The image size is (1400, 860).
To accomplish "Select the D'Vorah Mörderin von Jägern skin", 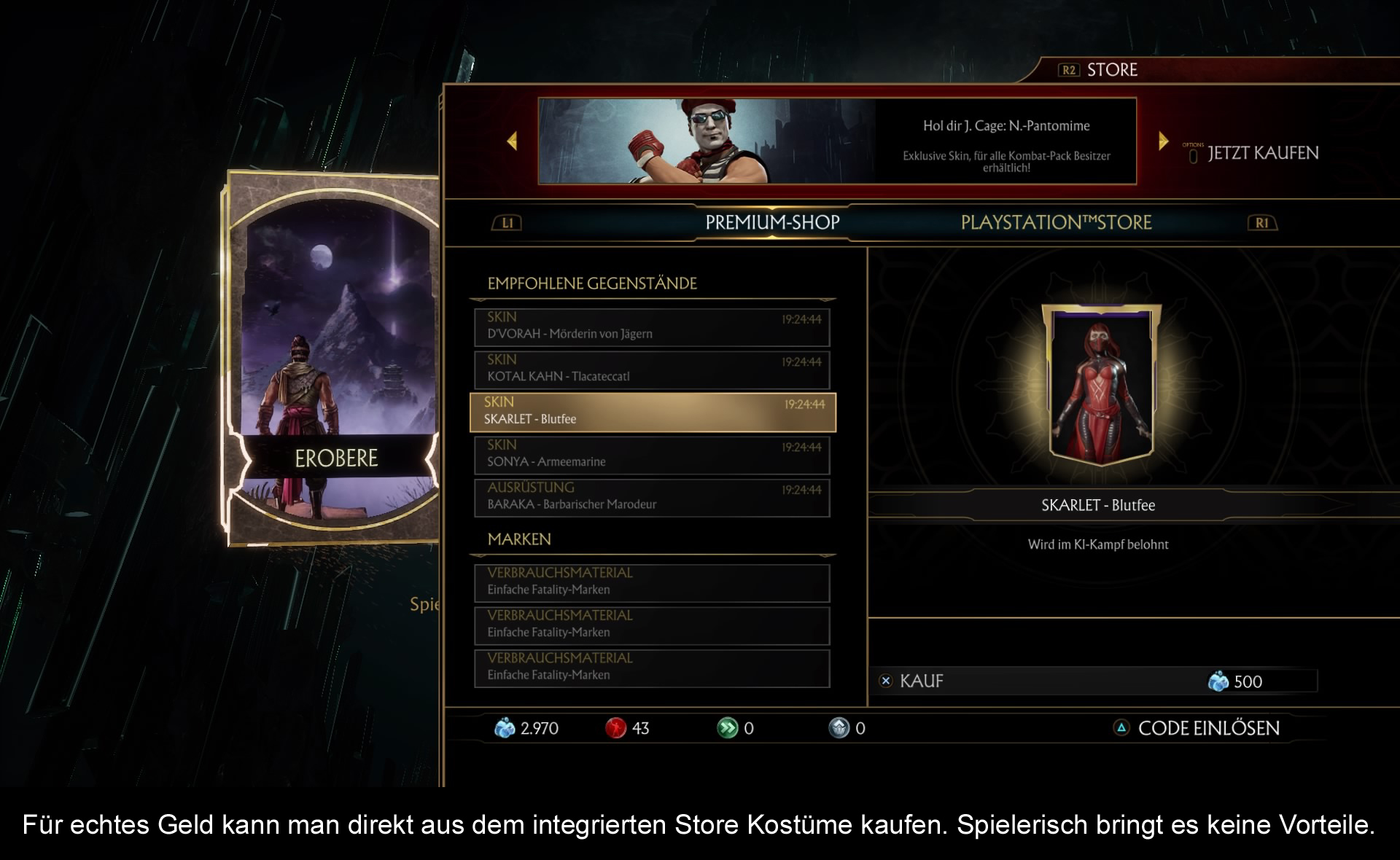I will tap(651, 327).
